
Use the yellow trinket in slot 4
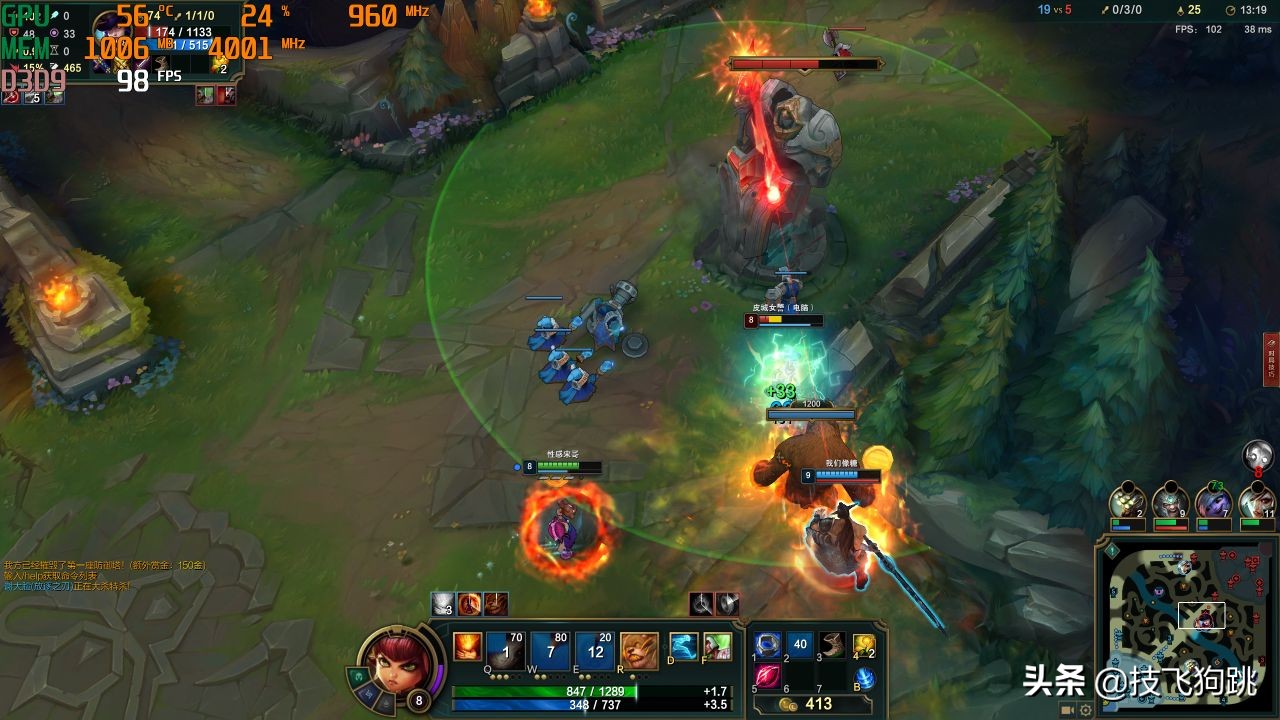[864, 646]
